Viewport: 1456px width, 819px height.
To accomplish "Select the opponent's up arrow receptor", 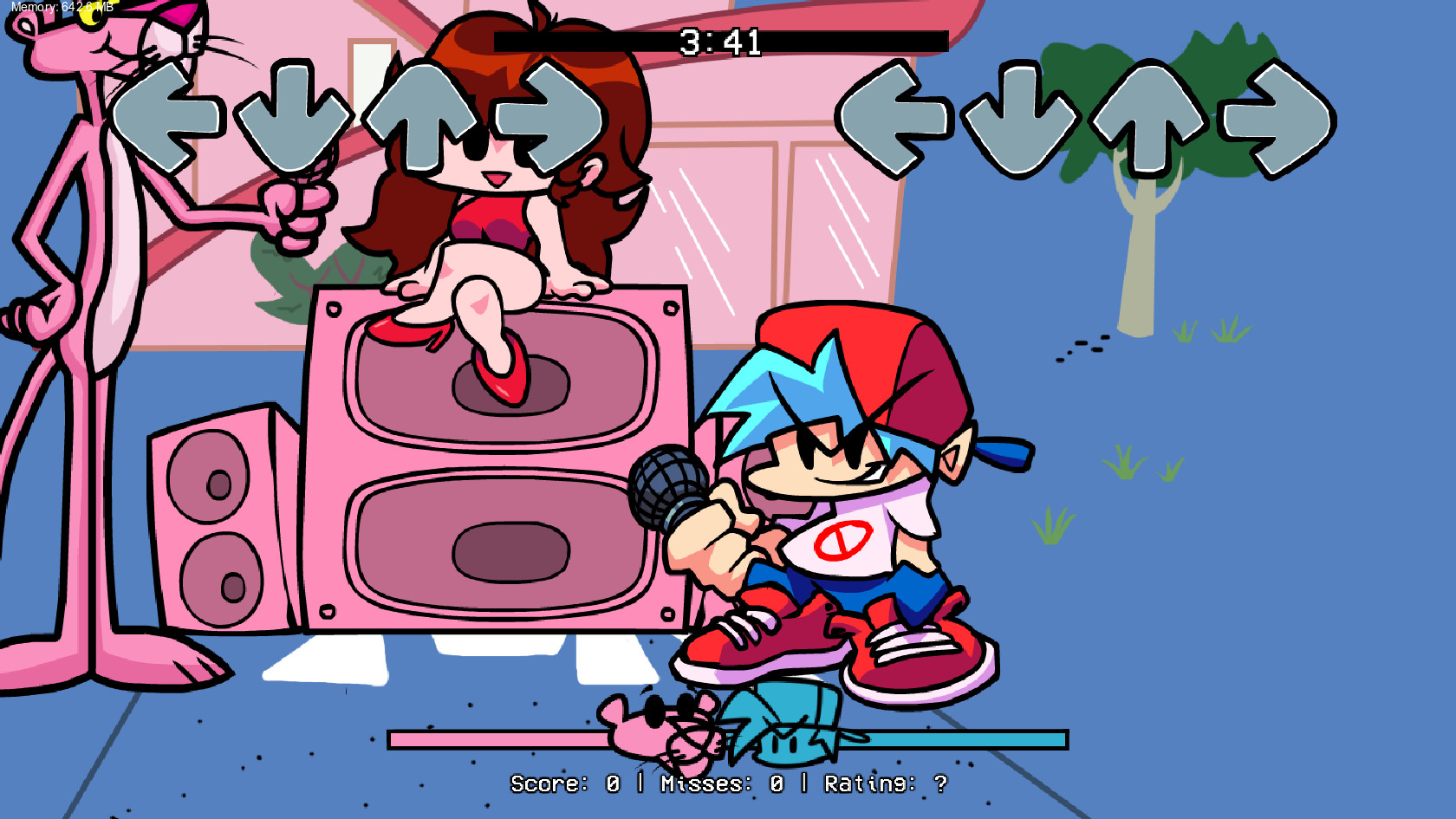I will point(421,115).
